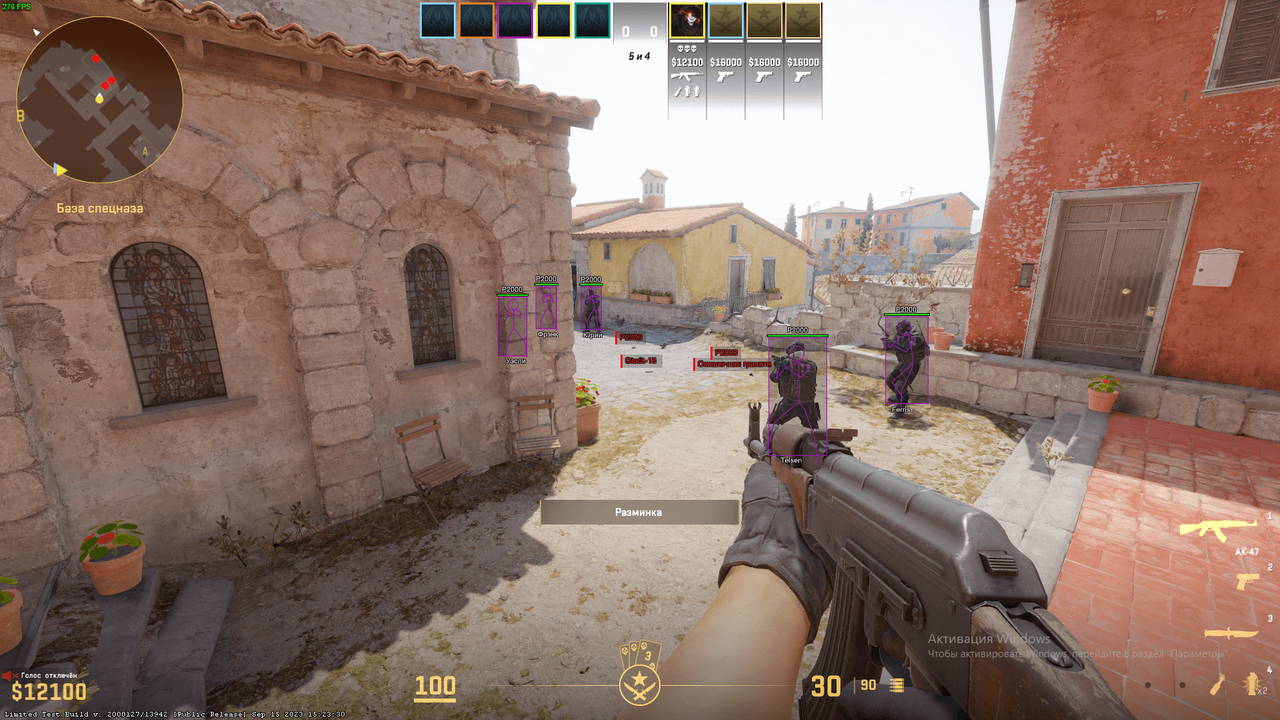This screenshot has width=1280, height=720.
Task: Expand the $16000 player column details
Action: point(725,61)
